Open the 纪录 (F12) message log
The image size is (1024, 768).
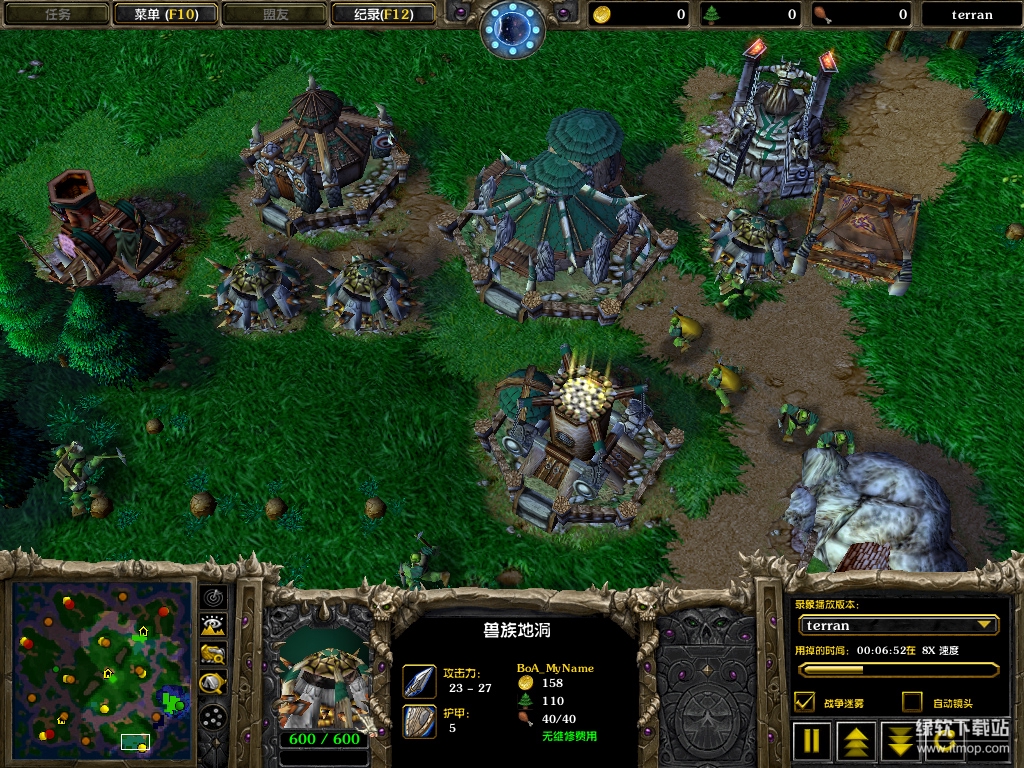(382, 14)
